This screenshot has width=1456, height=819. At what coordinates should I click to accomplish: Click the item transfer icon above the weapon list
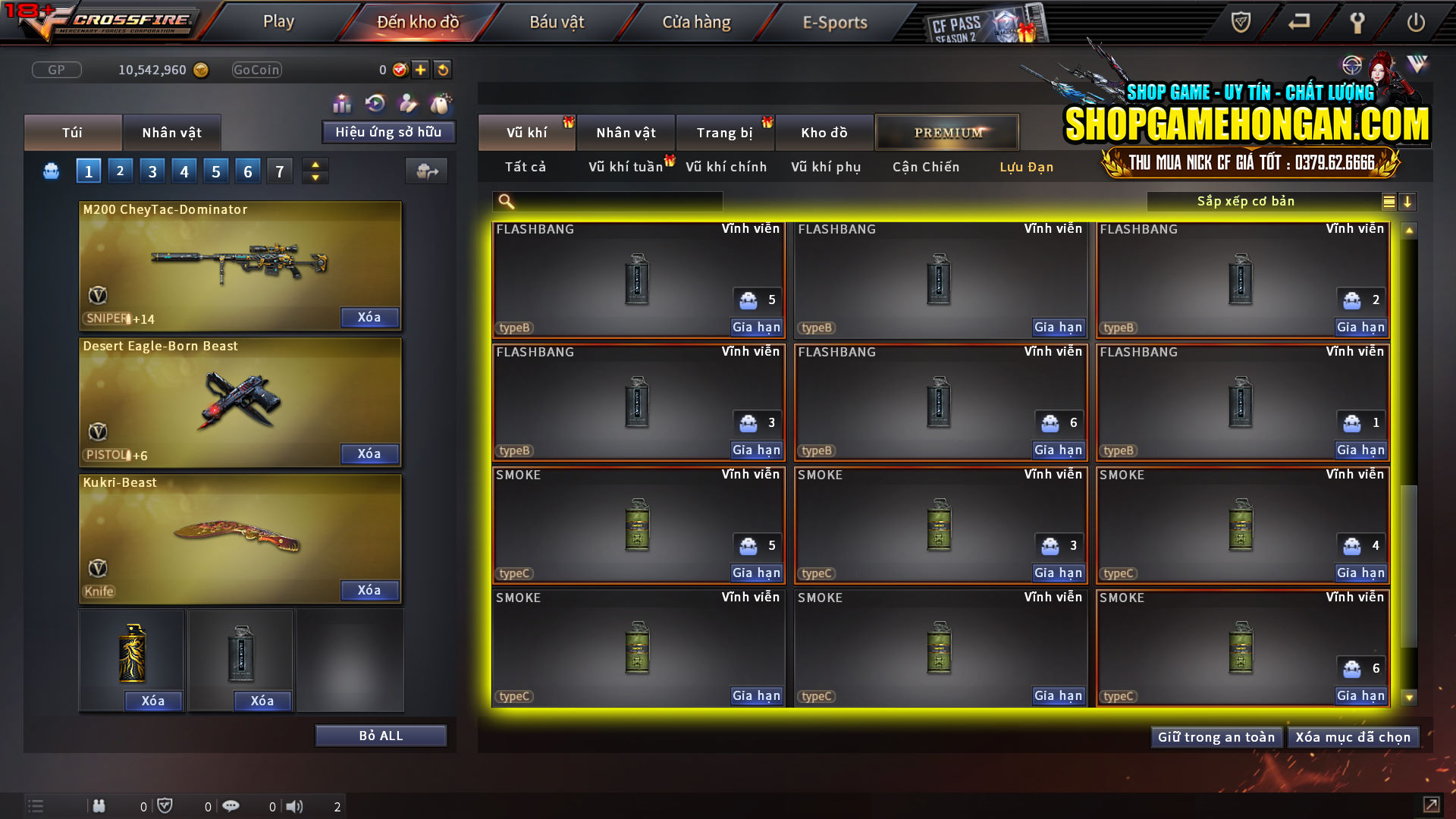(x=426, y=171)
